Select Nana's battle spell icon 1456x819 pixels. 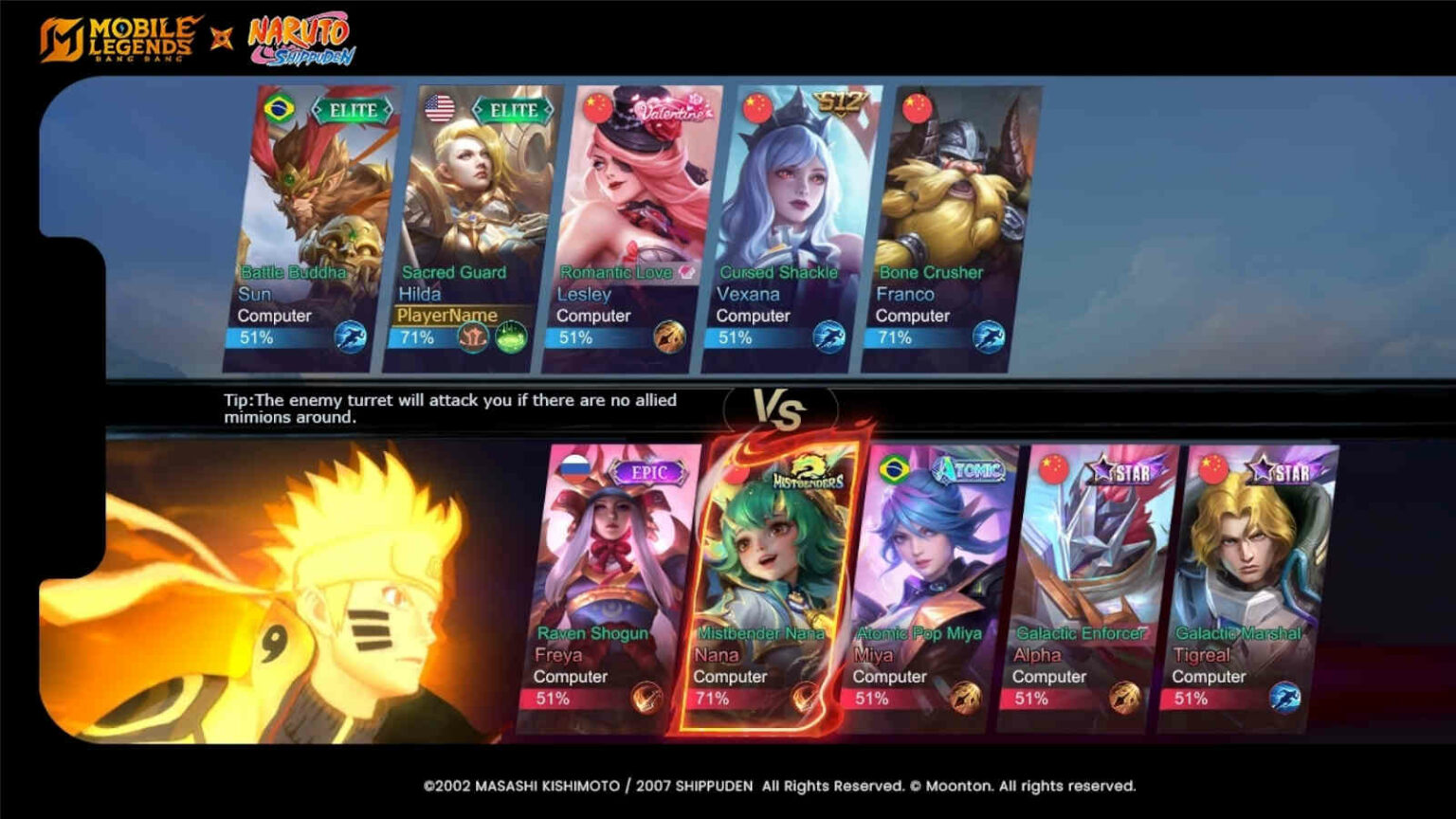[x=807, y=698]
